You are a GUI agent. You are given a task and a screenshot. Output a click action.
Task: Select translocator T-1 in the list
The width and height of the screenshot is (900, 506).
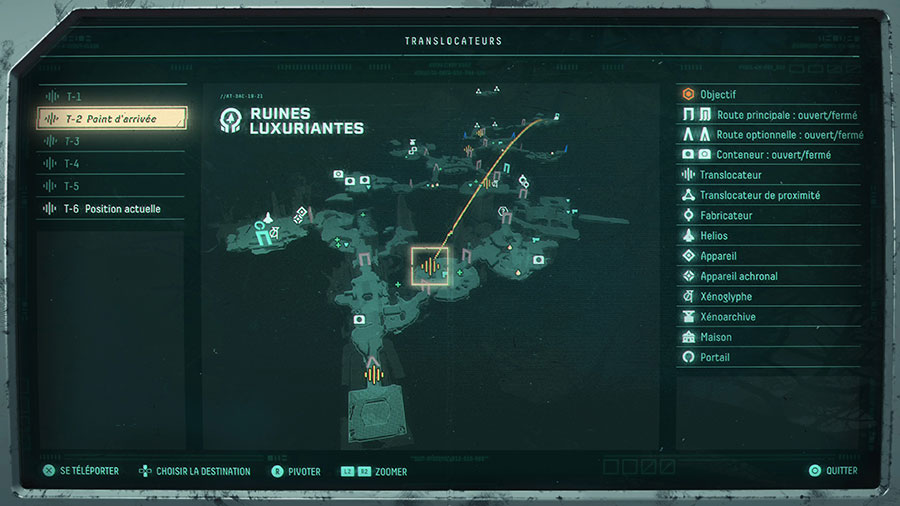click(110, 97)
